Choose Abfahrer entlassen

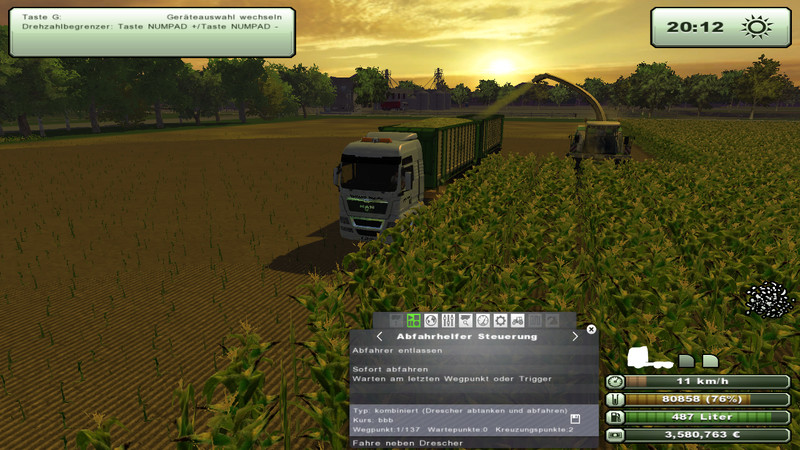386,350
